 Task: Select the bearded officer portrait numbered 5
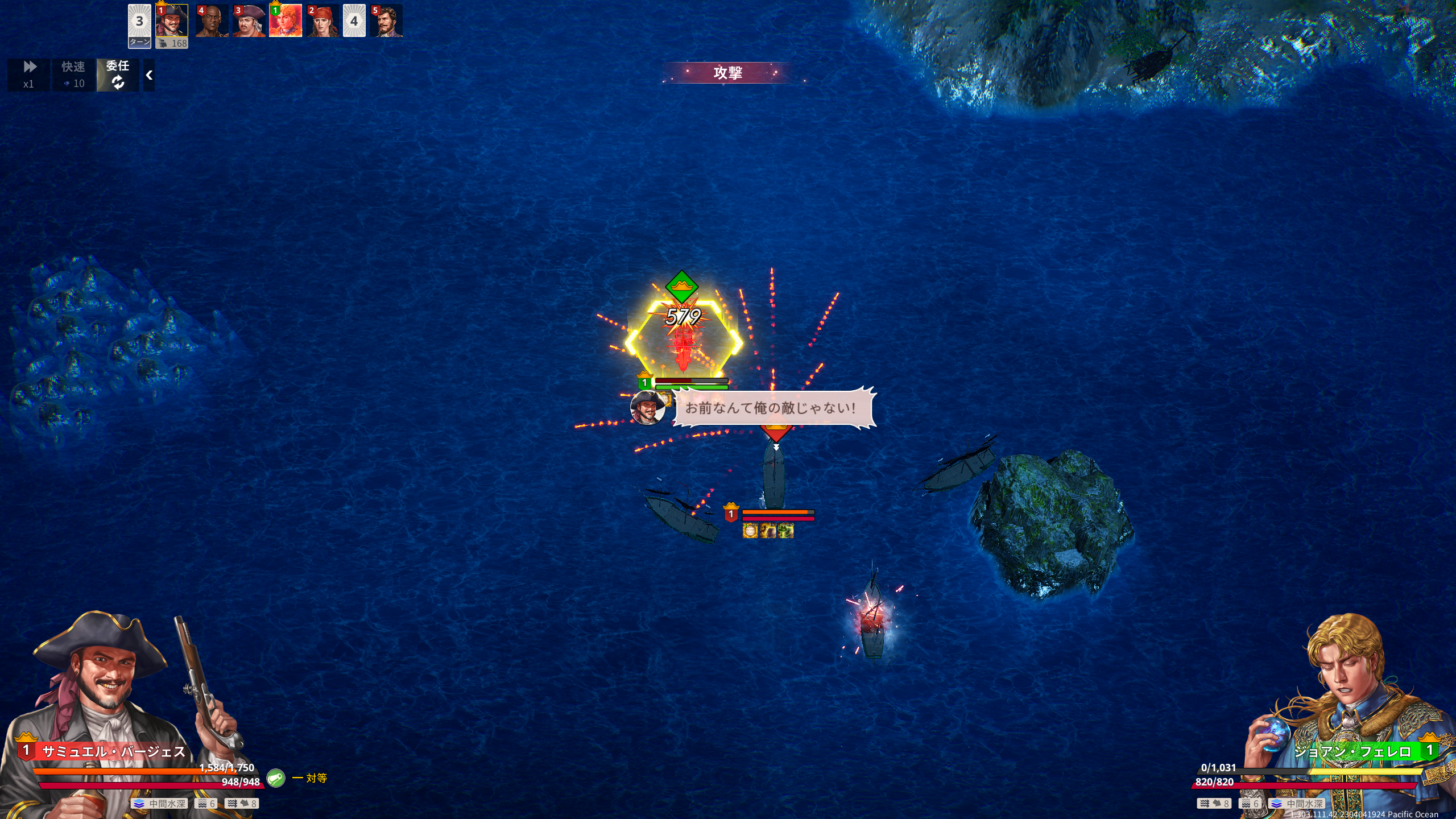pyautogui.click(x=386, y=21)
